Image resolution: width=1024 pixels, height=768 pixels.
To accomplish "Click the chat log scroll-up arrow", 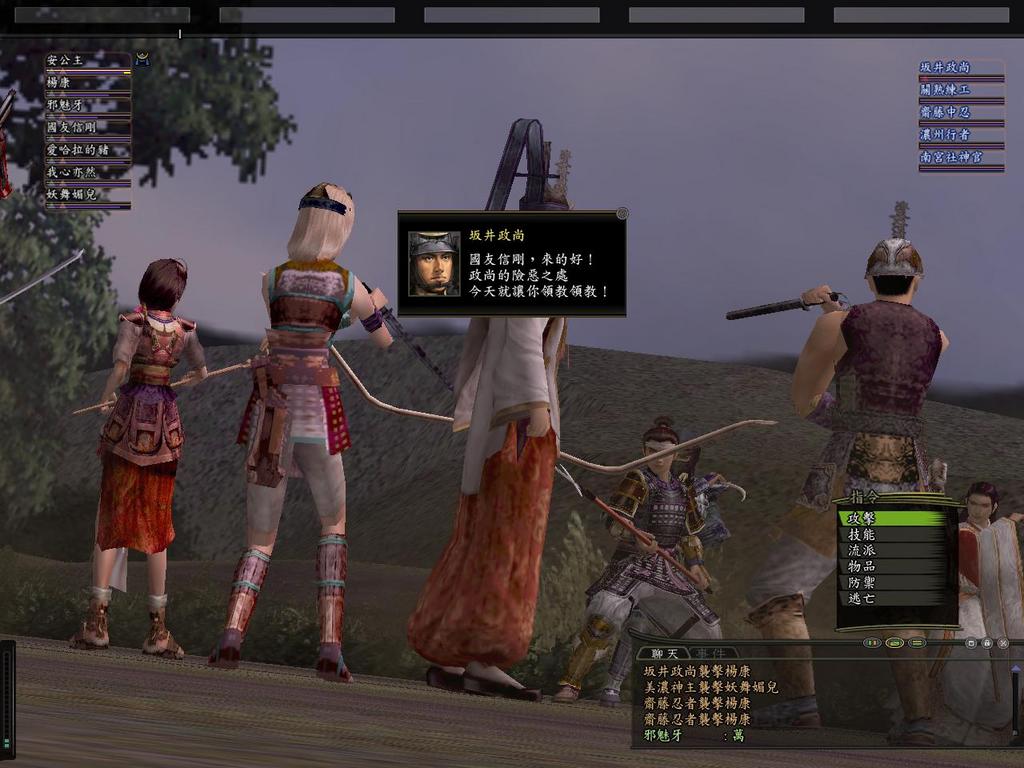I will (1016, 669).
